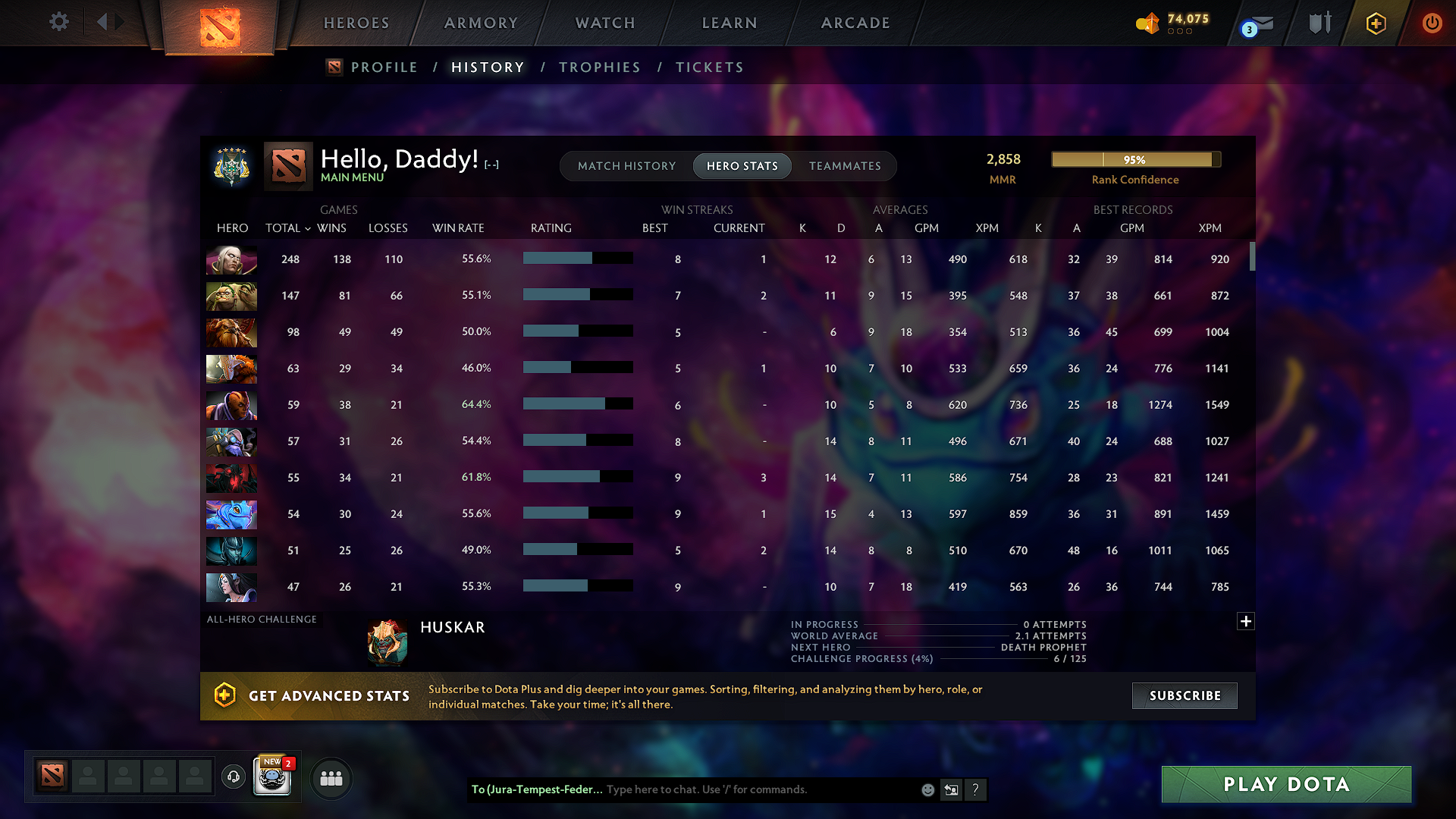Click the back navigation arrow
The height and width of the screenshot is (819, 1456).
coord(103,22)
